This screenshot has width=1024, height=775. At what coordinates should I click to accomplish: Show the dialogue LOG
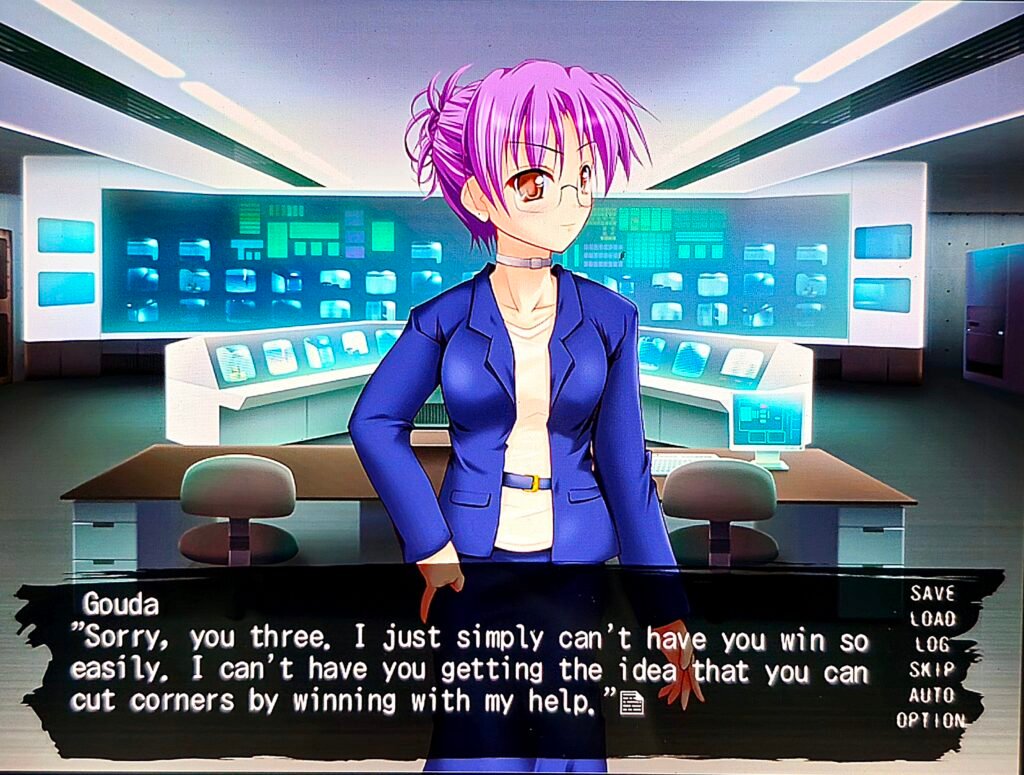point(932,645)
